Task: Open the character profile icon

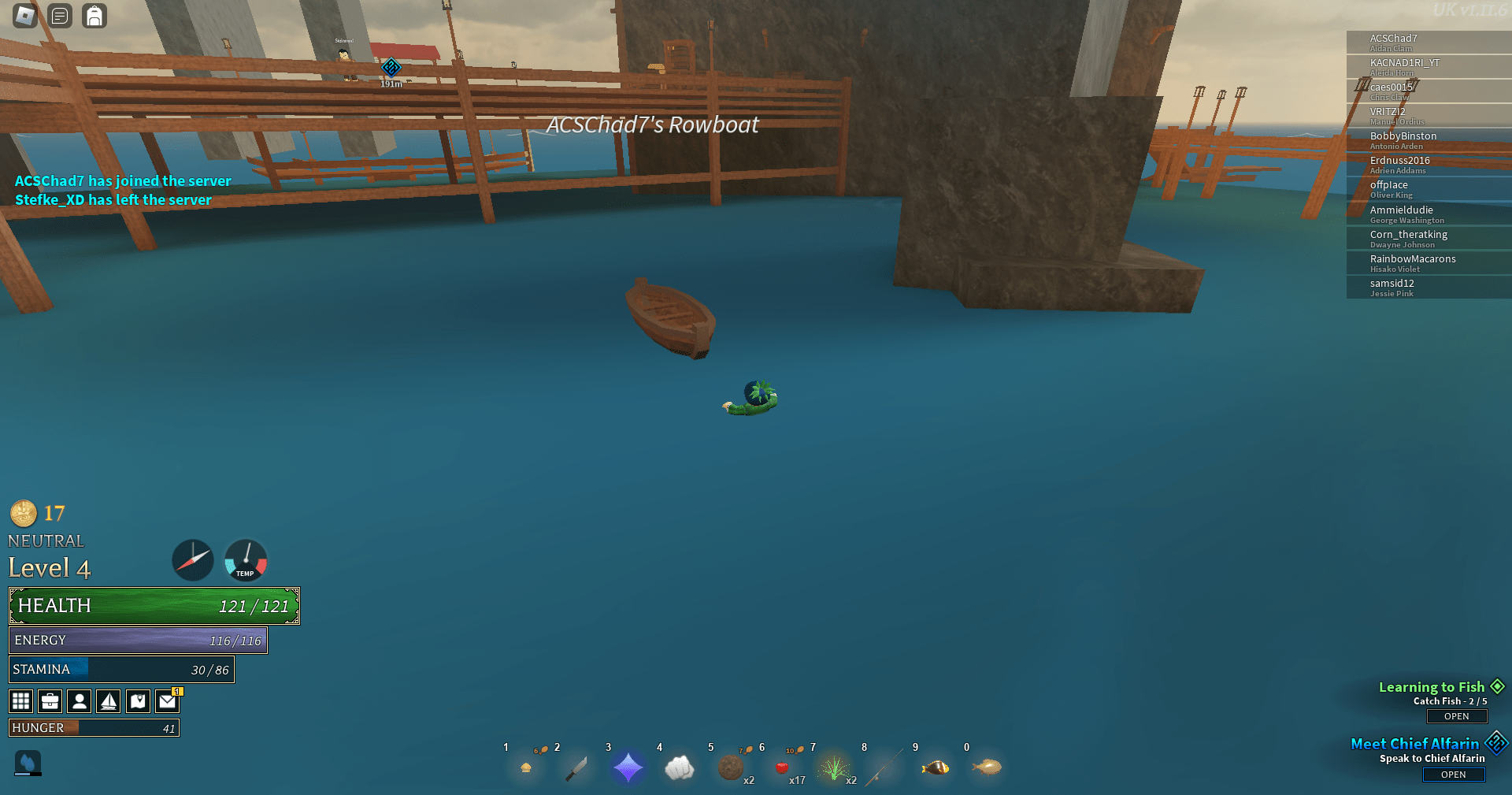Action: (79, 700)
